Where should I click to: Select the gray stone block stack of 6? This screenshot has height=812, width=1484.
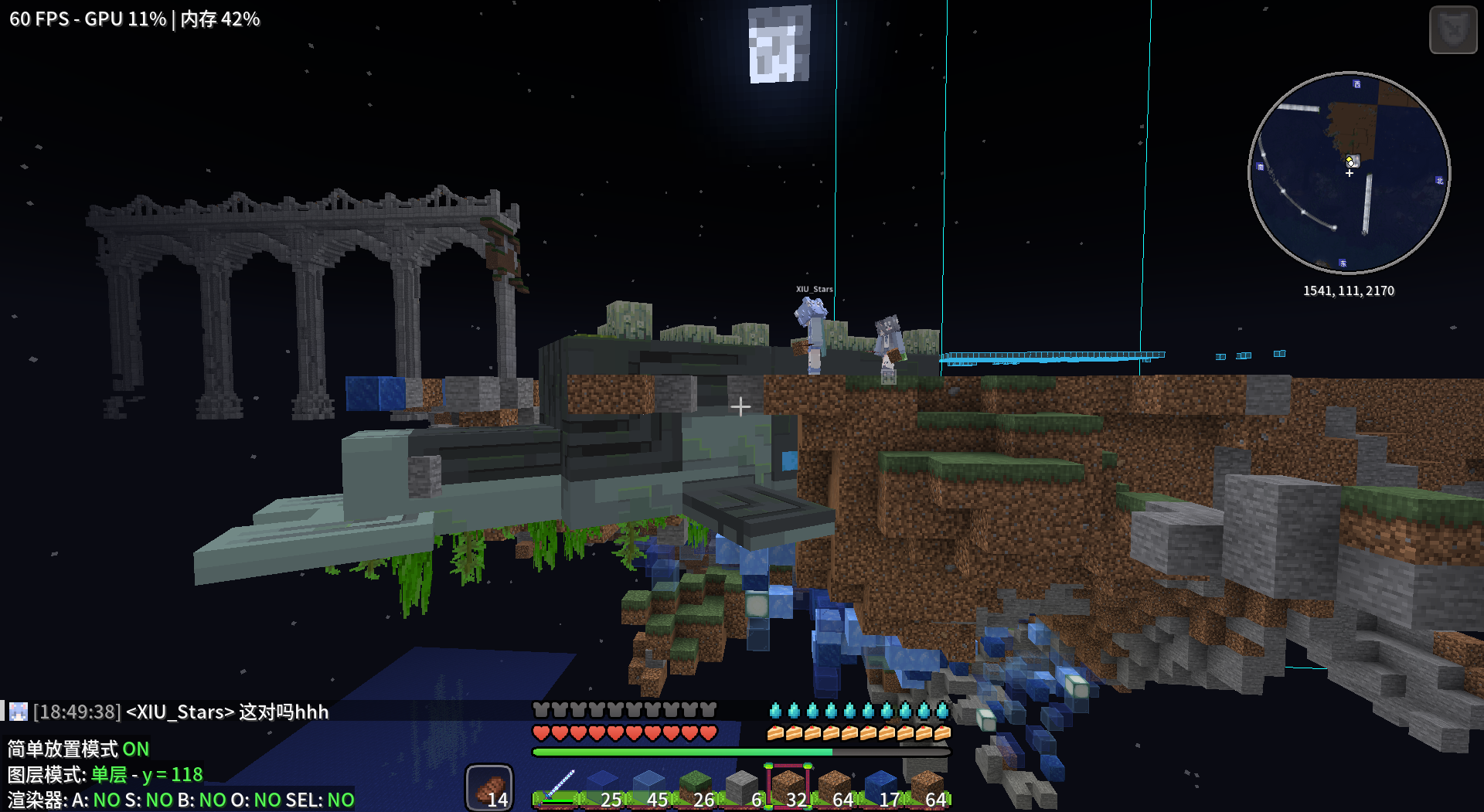(x=742, y=787)
